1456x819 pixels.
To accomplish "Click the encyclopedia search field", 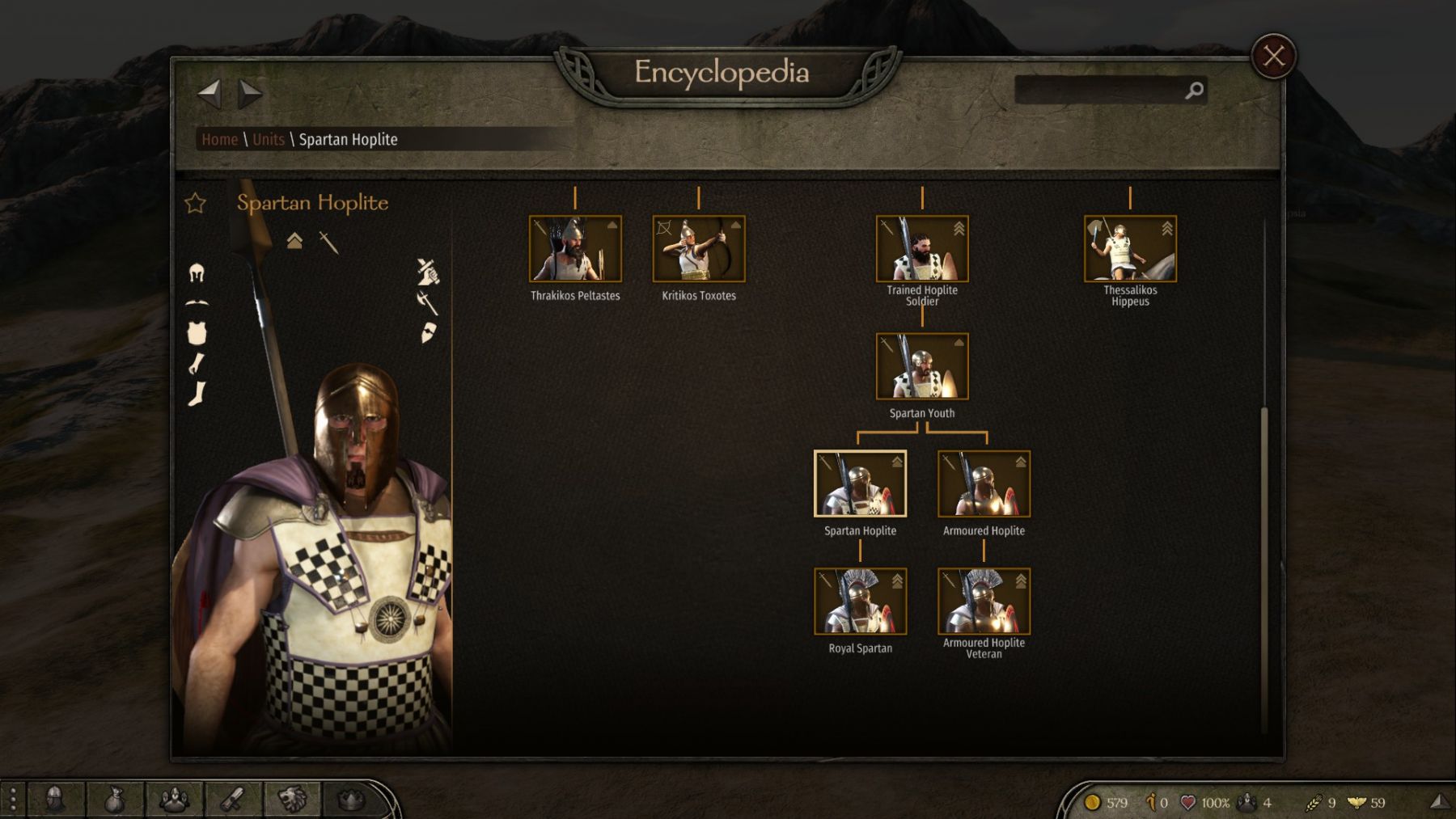I will pos(1100,91).
